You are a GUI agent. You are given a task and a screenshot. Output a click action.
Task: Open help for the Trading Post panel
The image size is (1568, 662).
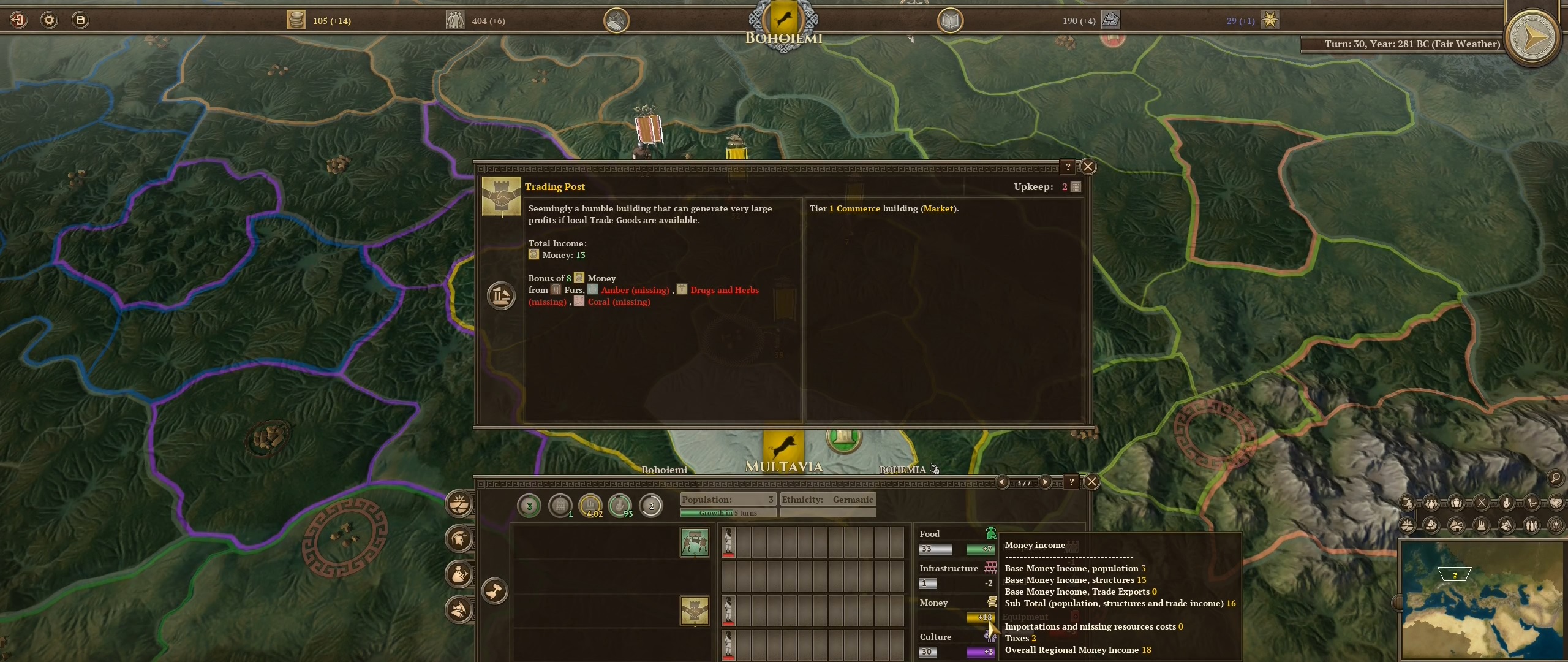1068,167
